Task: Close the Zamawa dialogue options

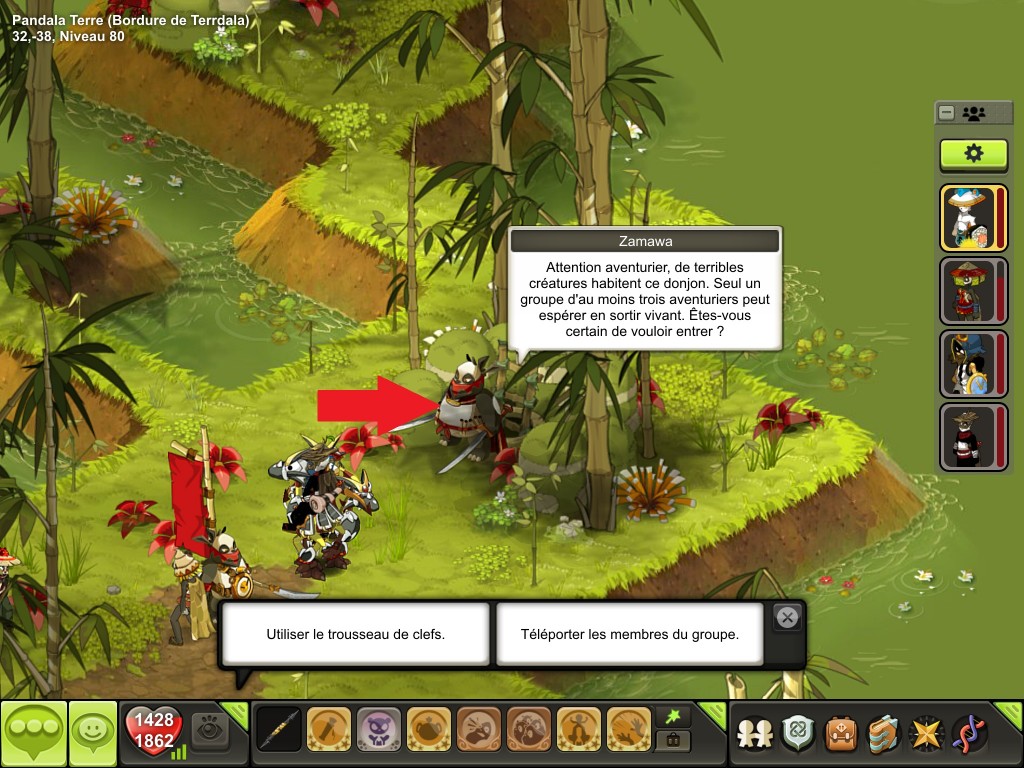Action: coord(788,618)
